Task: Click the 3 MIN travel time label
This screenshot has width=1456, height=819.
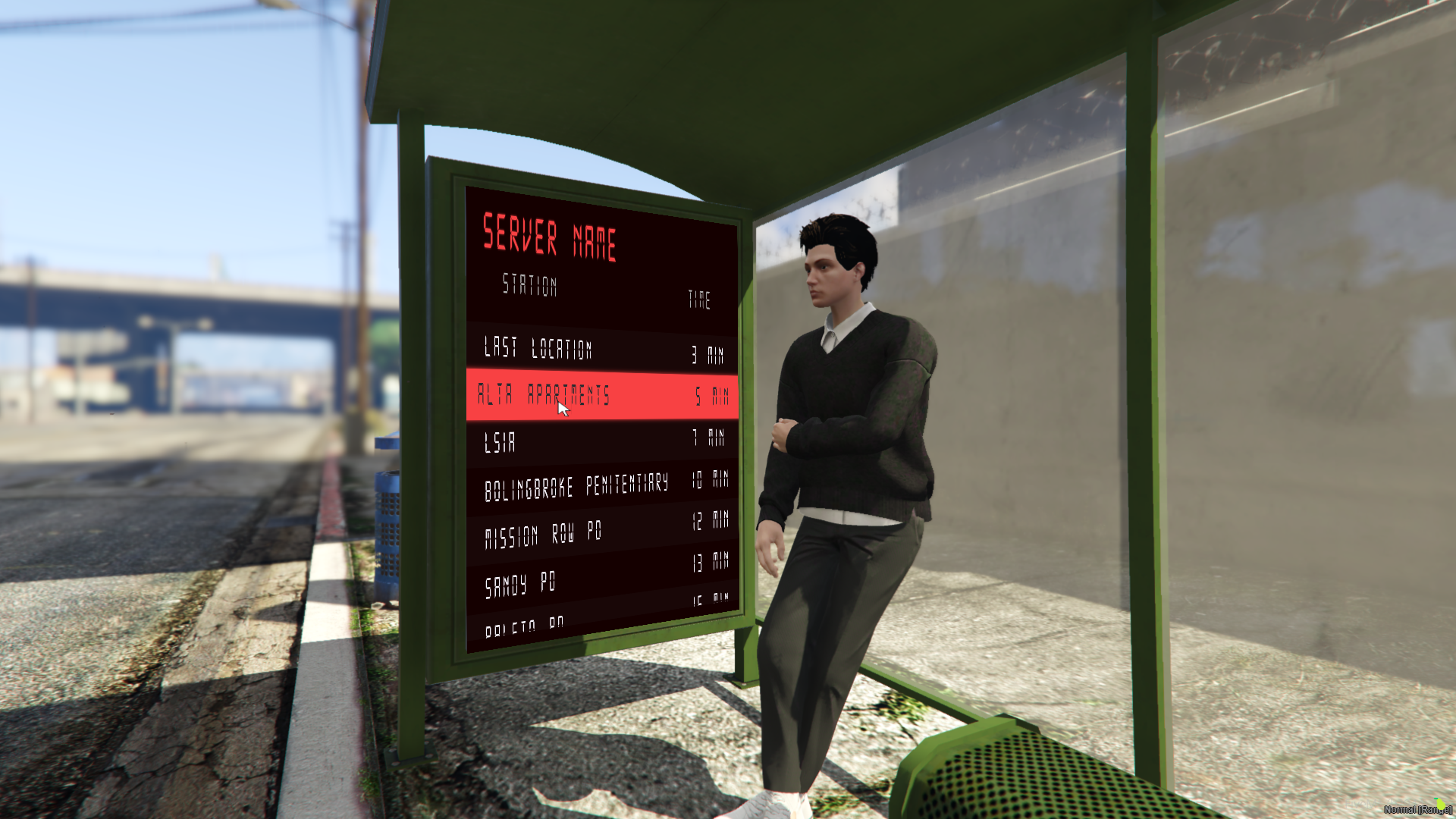Action: tap(707, 351)
